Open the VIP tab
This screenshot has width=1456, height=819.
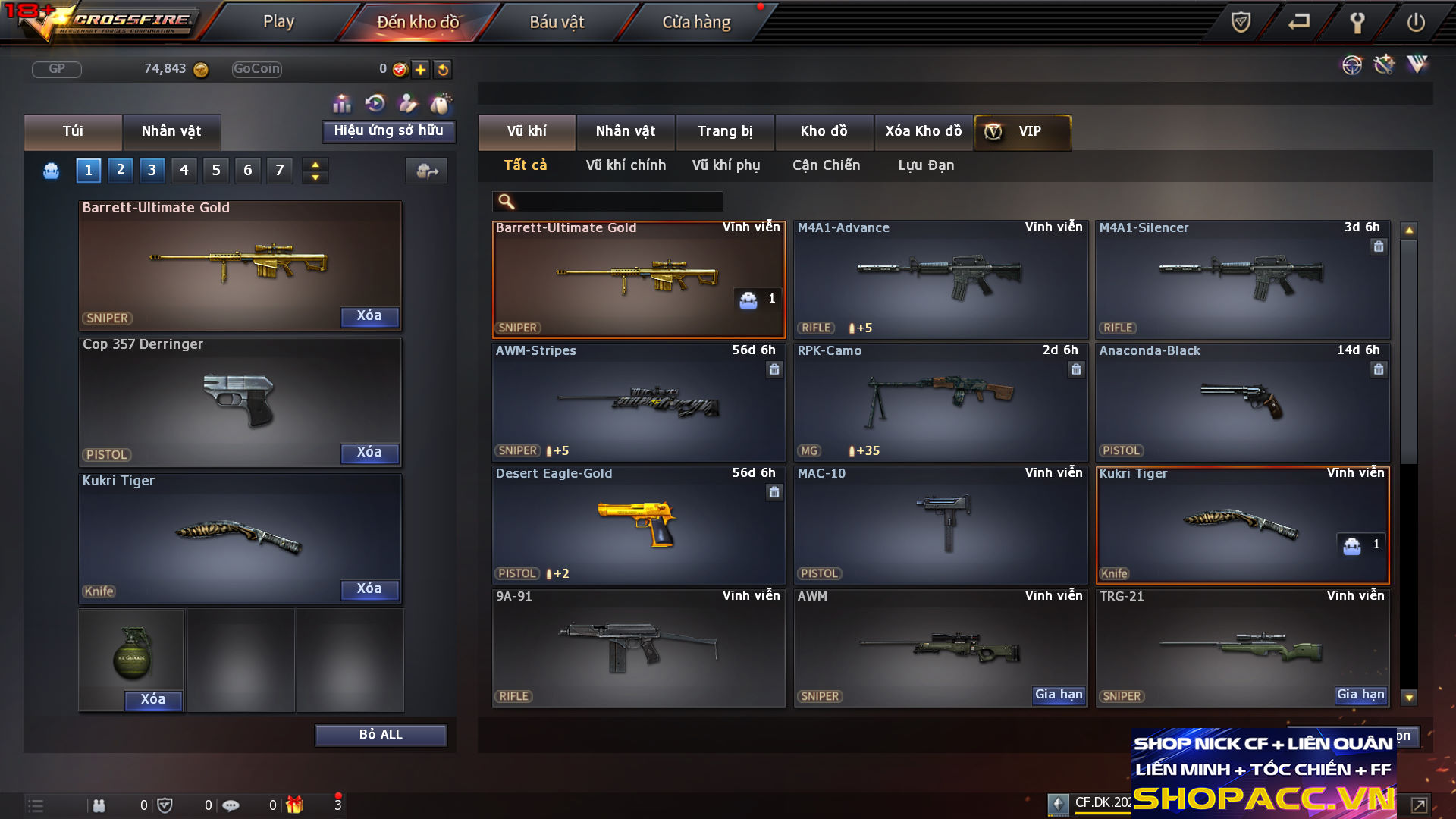coord(1022,131)
